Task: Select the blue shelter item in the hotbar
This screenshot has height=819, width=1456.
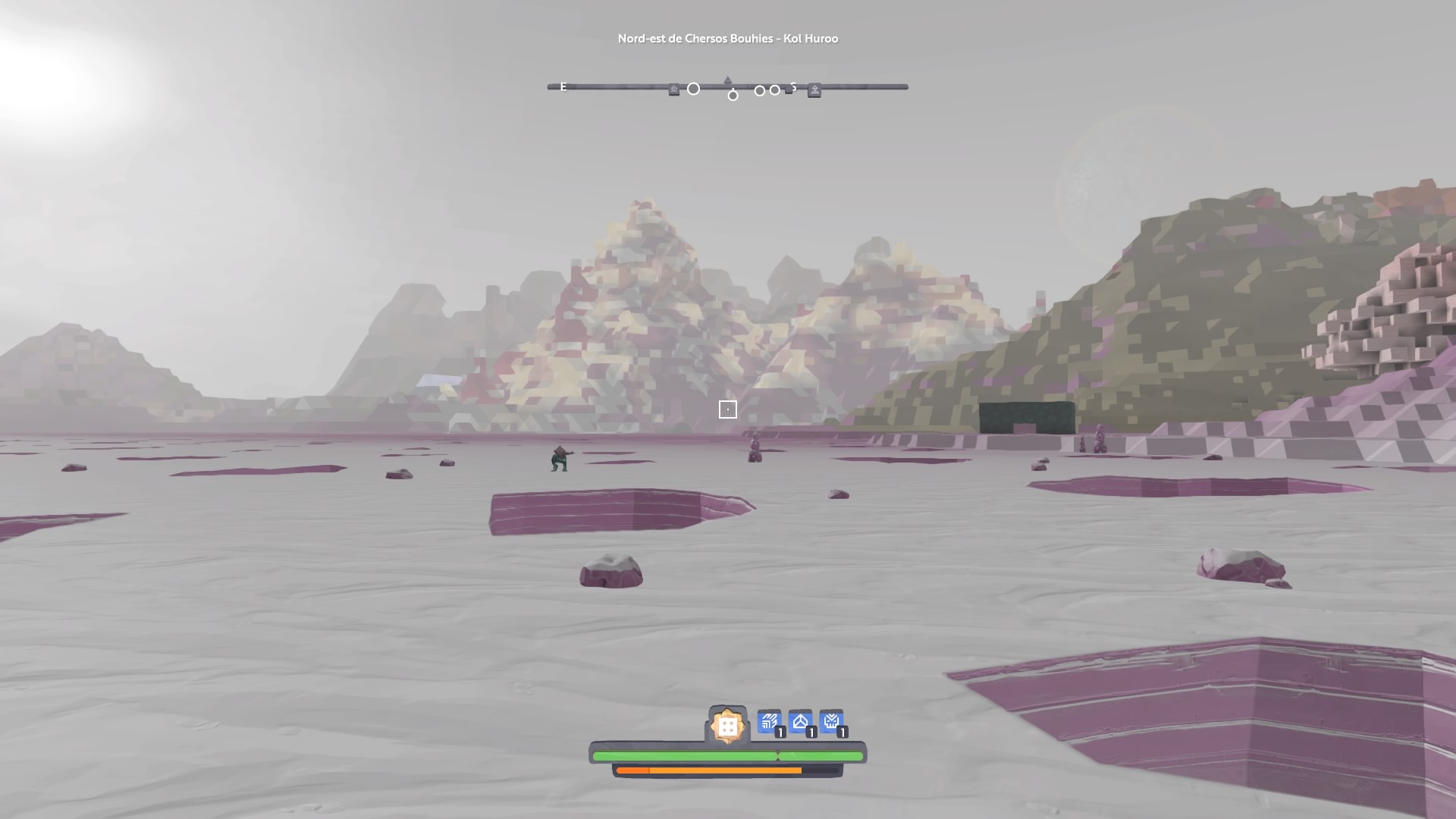Action: coord(800,722)
